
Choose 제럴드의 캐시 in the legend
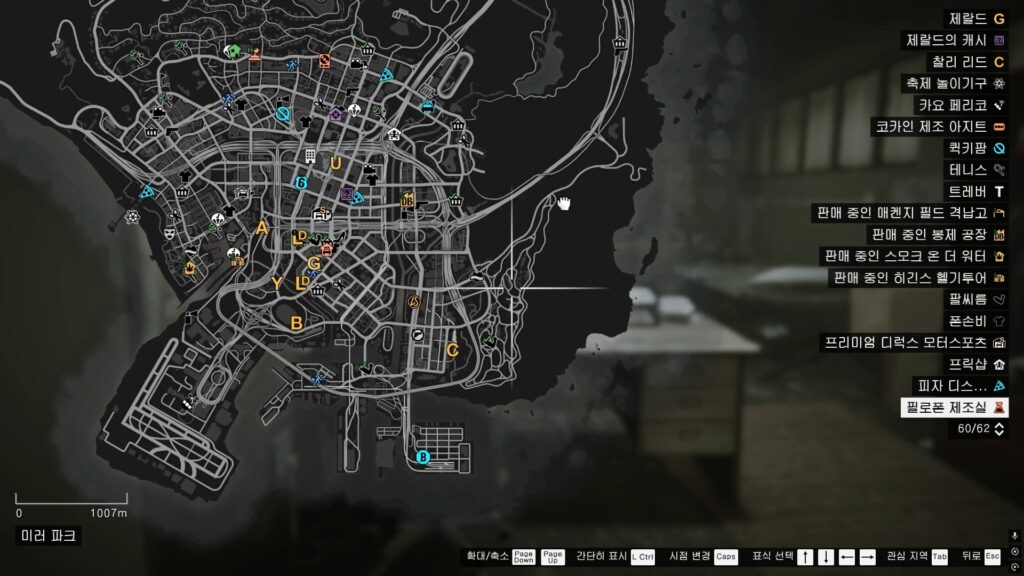coord(955,41)
